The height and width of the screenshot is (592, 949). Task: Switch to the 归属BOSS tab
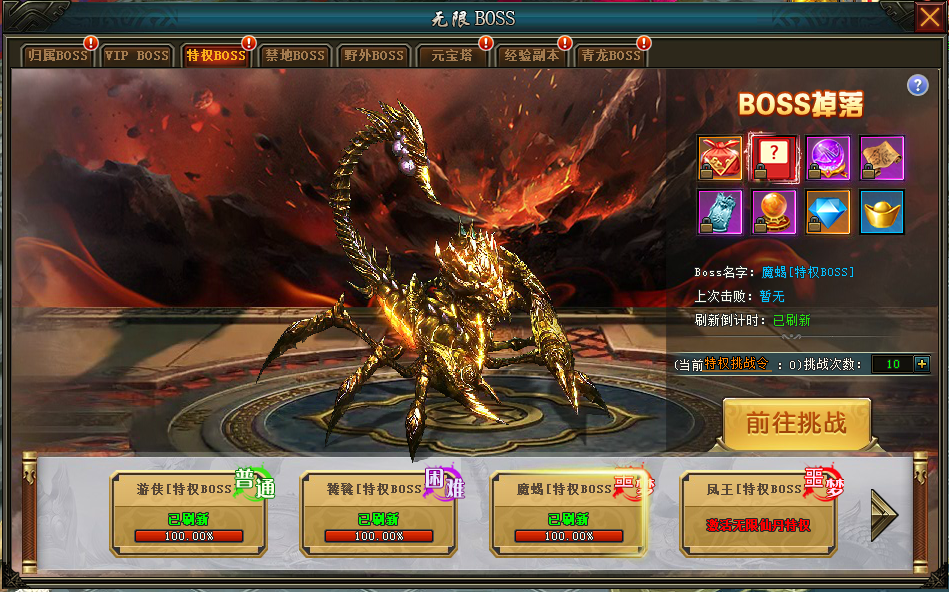58,56
